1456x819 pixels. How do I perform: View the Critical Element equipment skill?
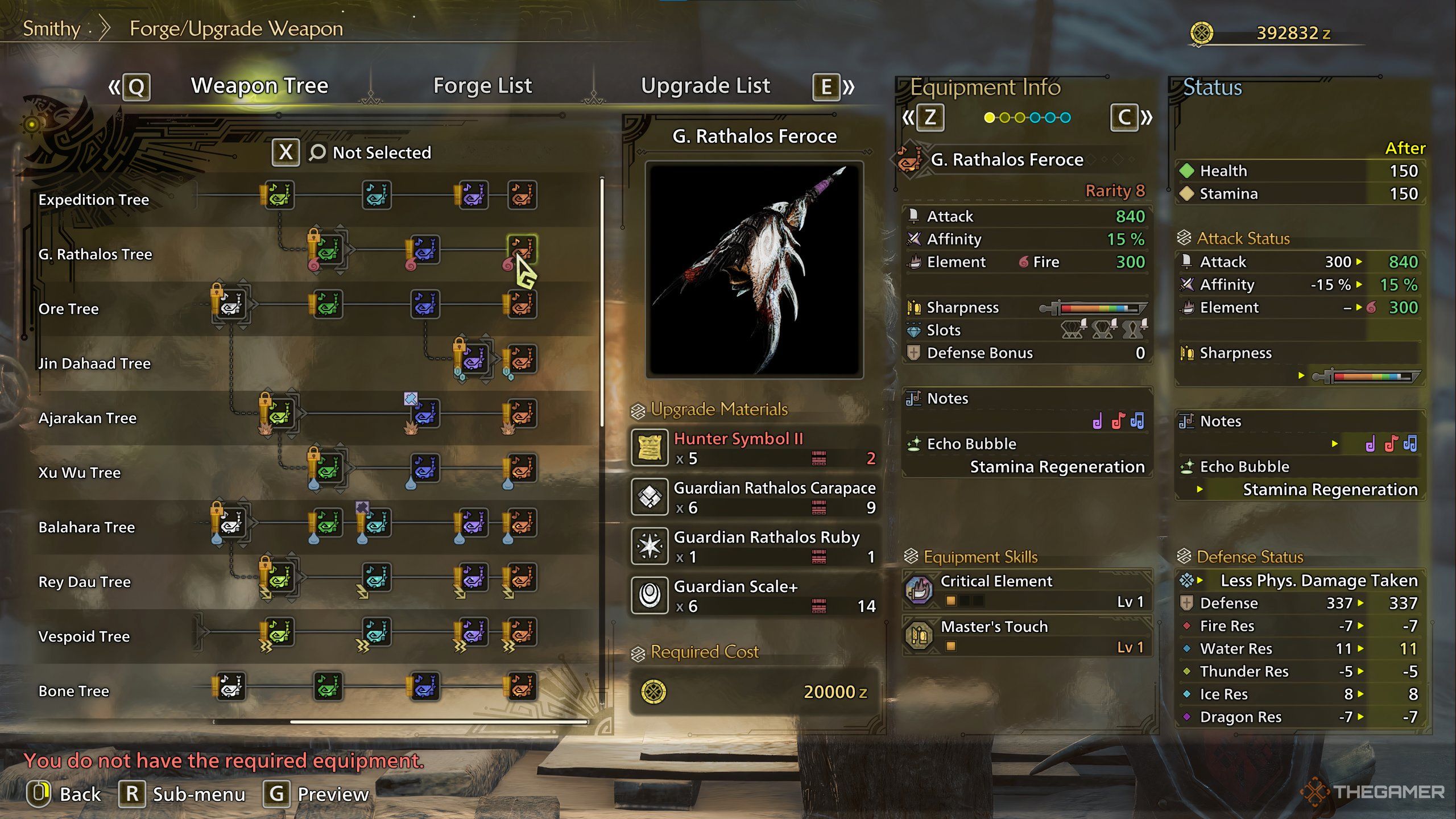[1027, 590]
